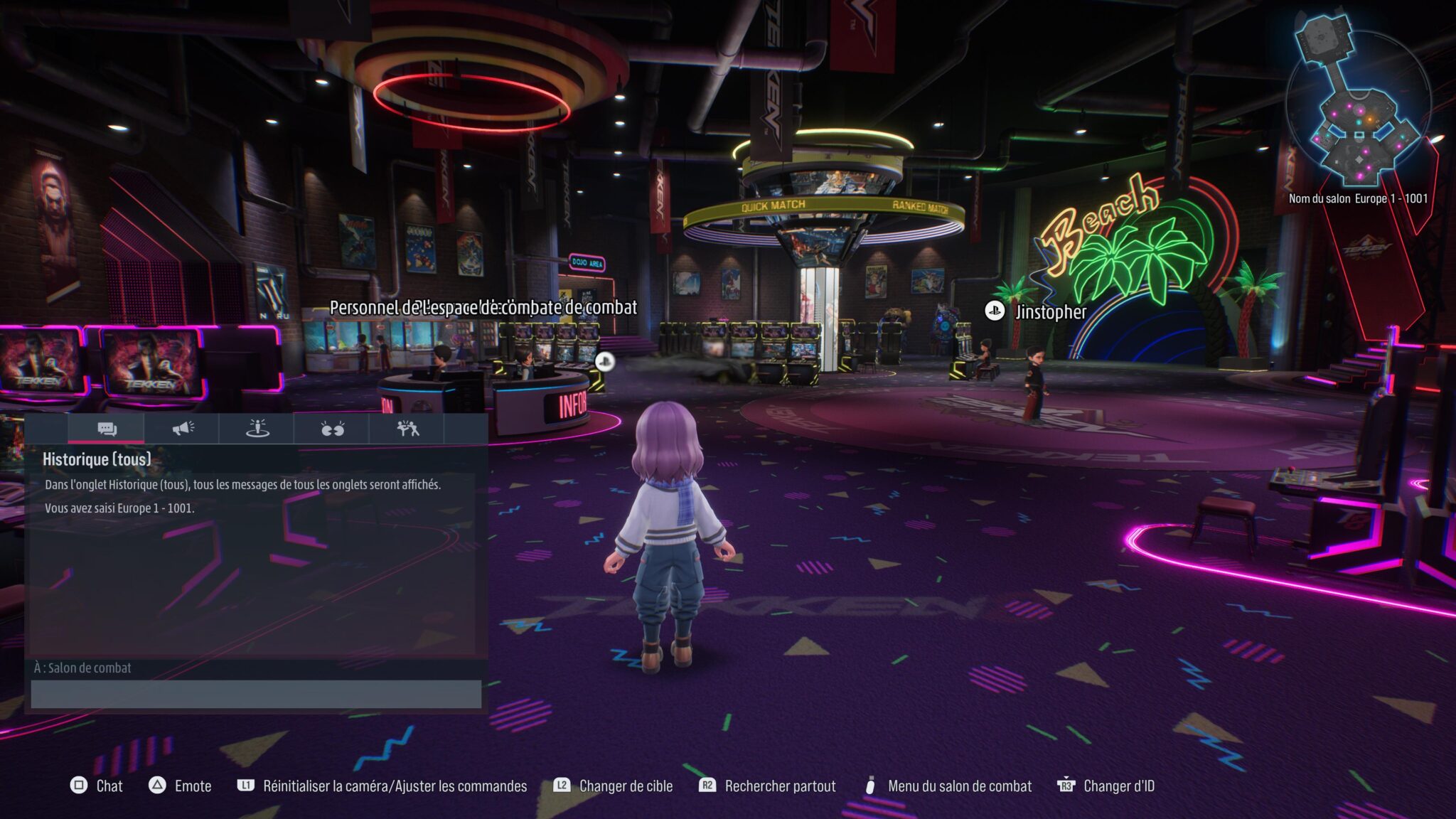Switch to the megaphone announcements tab
This screenshot has height=819, width=1456.
[182, 429]
